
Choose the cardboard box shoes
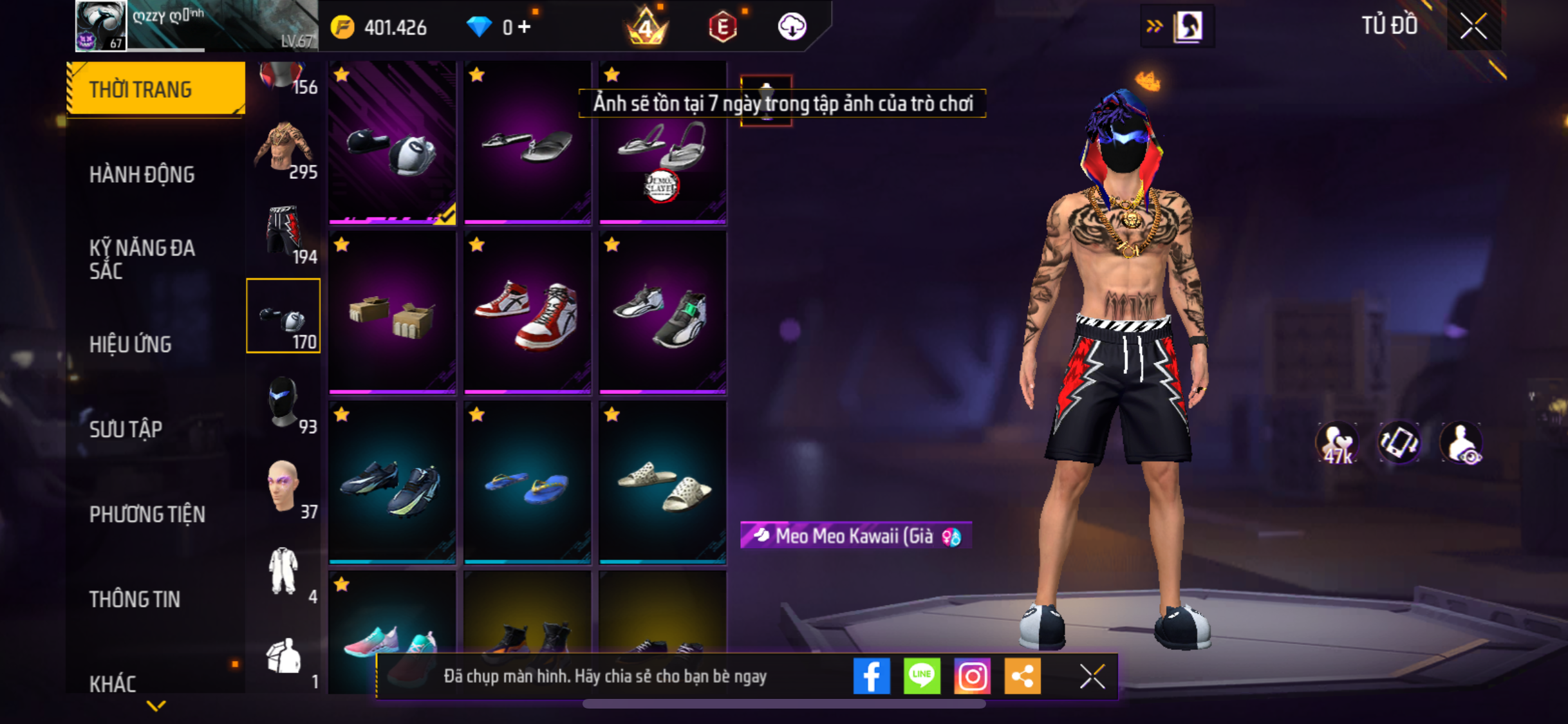(x=392, y=313)
